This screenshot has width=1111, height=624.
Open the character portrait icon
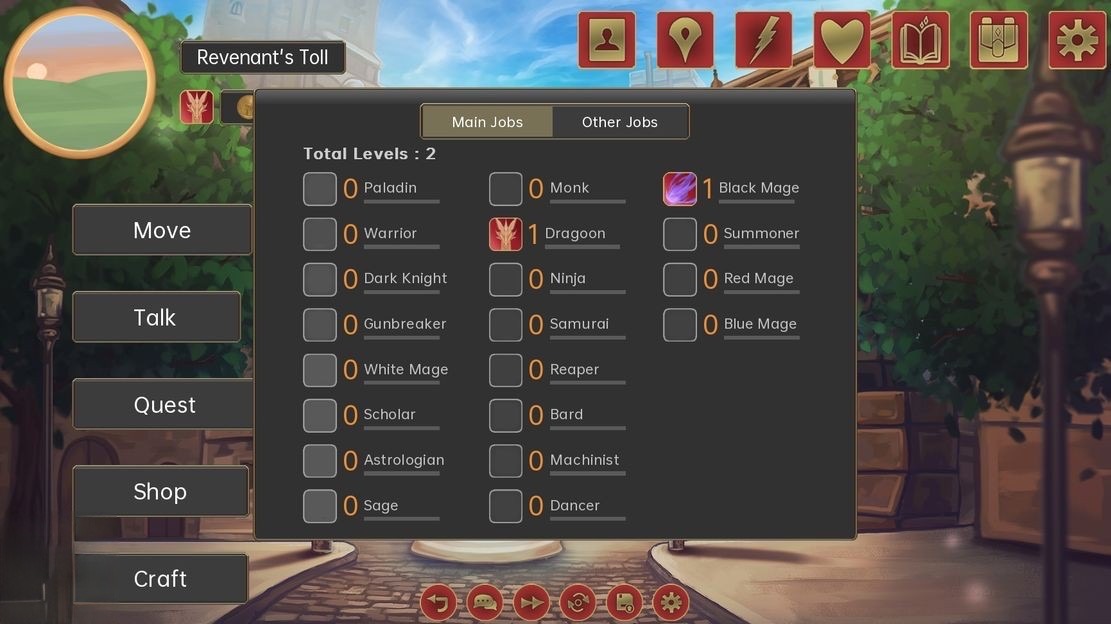point(606,40)
